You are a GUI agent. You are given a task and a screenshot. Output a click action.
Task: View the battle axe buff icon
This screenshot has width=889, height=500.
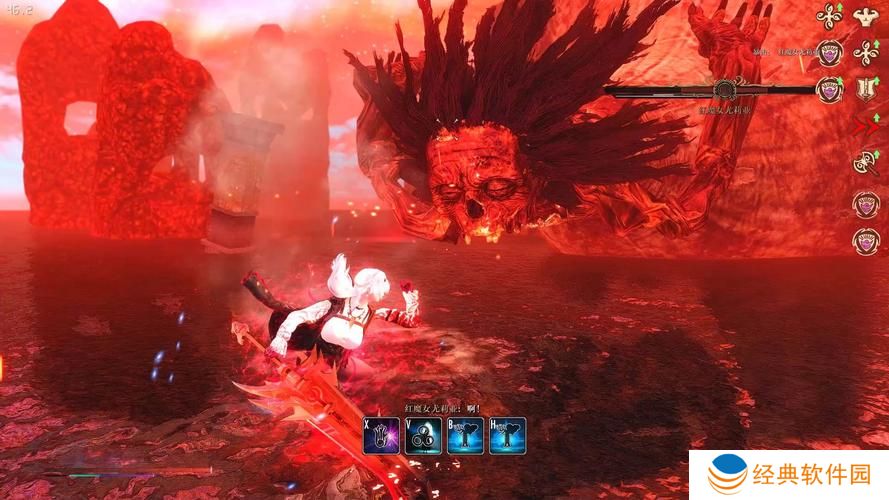click(865, 163)
